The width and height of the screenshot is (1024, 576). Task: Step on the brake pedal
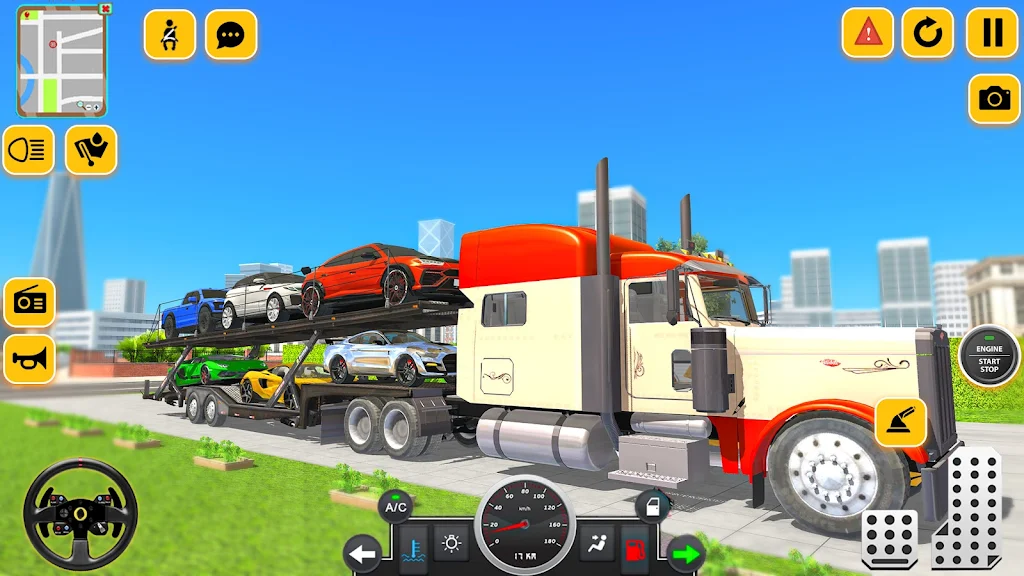(889, 539)
